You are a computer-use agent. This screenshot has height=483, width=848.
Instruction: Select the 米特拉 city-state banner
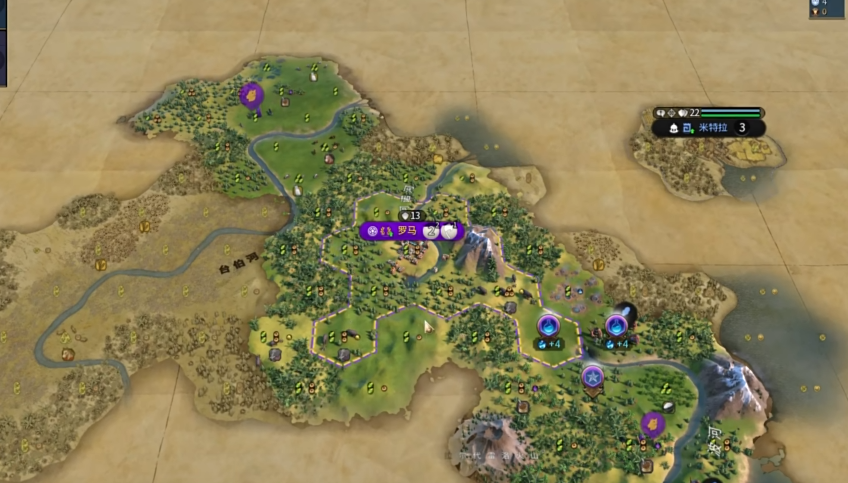tap(714, 128)
